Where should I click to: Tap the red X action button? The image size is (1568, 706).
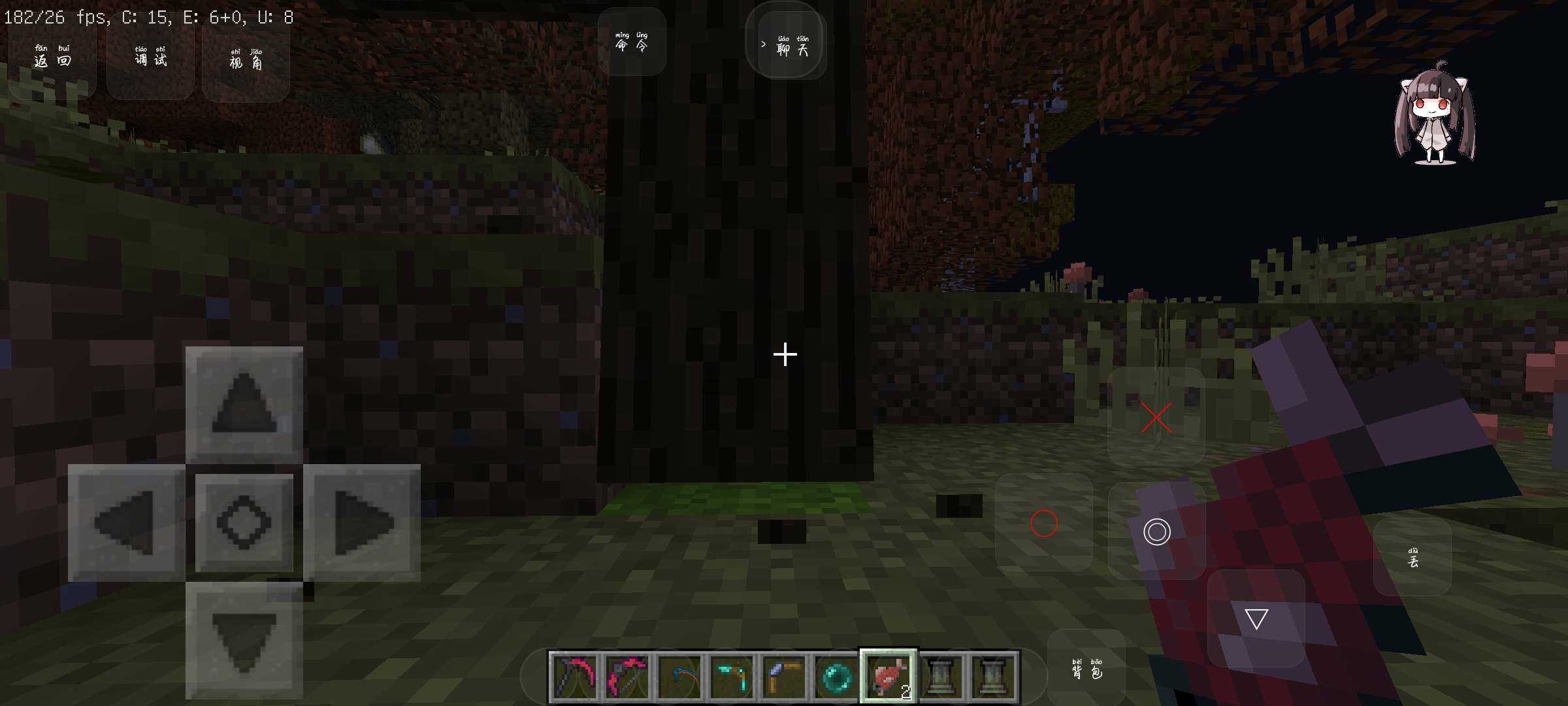pos(1156,417)
